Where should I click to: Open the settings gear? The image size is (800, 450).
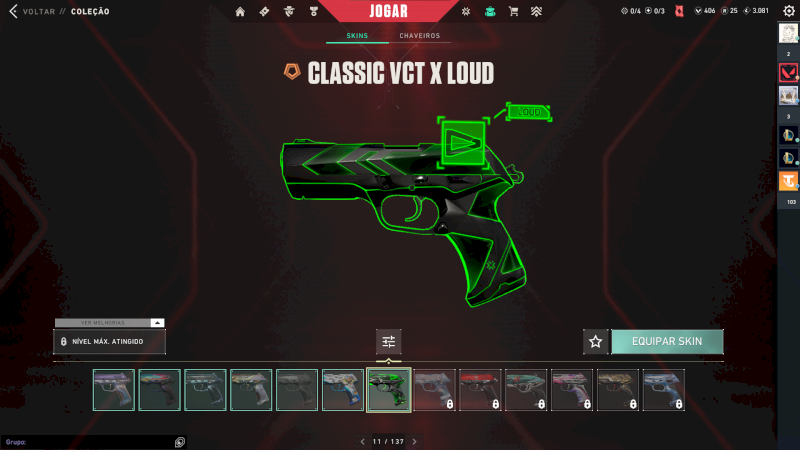pyautogui.click(x=788, y=11)
